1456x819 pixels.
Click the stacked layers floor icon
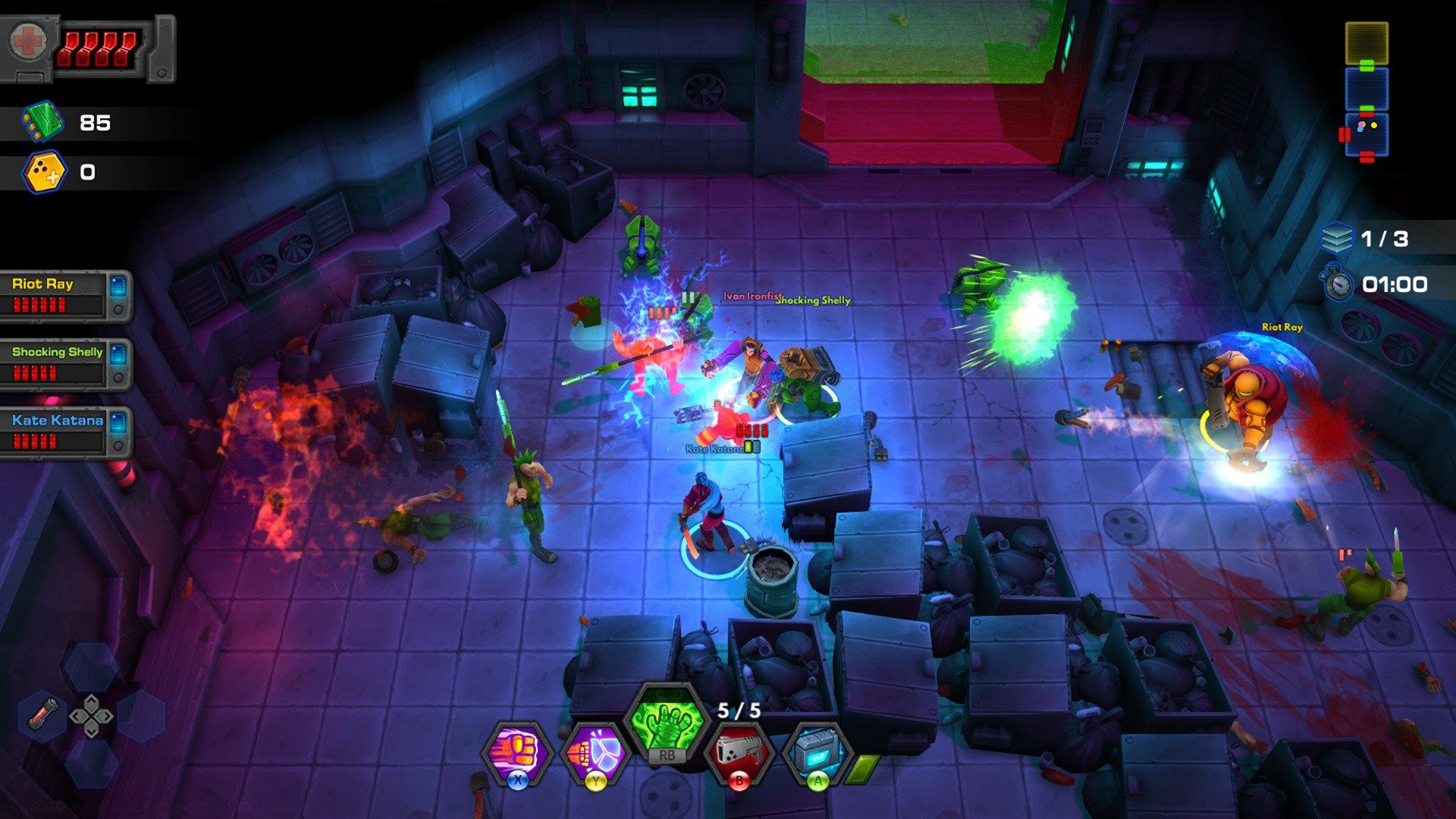[x=1336, y=239]
